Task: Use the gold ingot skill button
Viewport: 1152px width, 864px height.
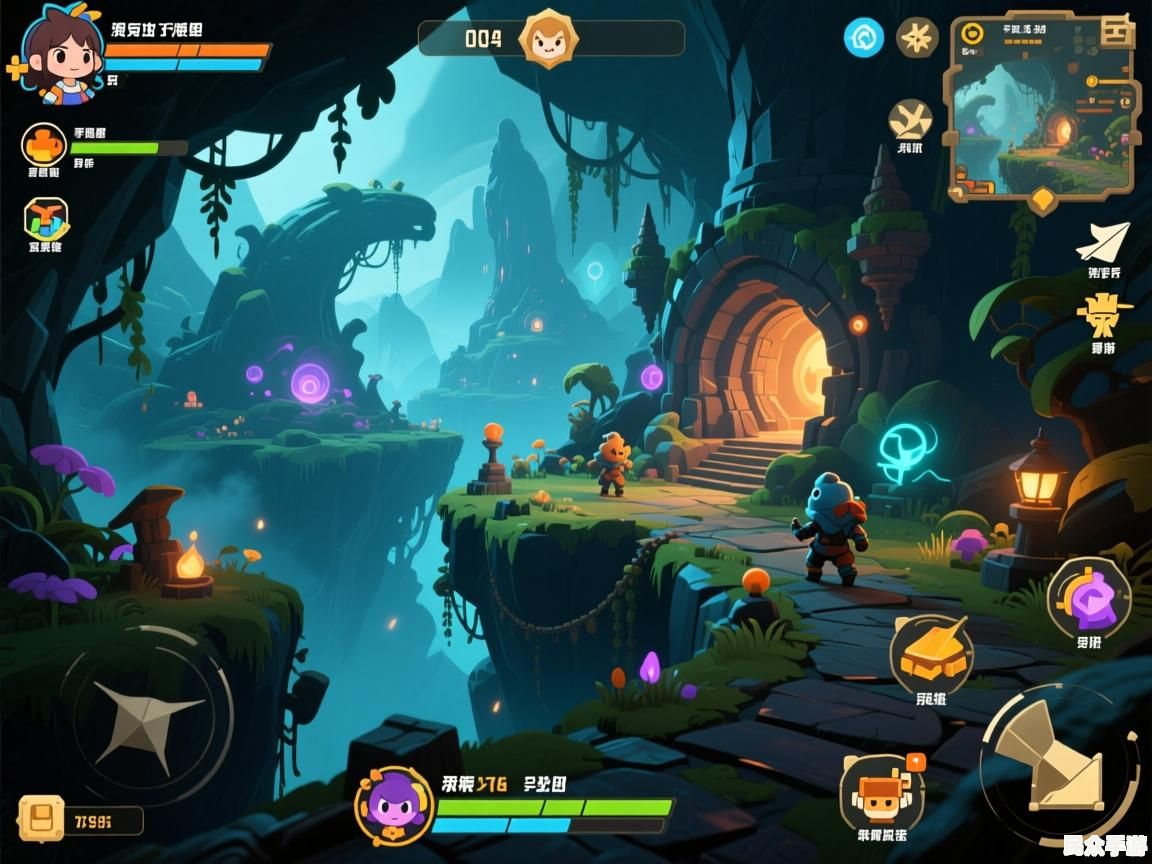Action: pos(932,655)
